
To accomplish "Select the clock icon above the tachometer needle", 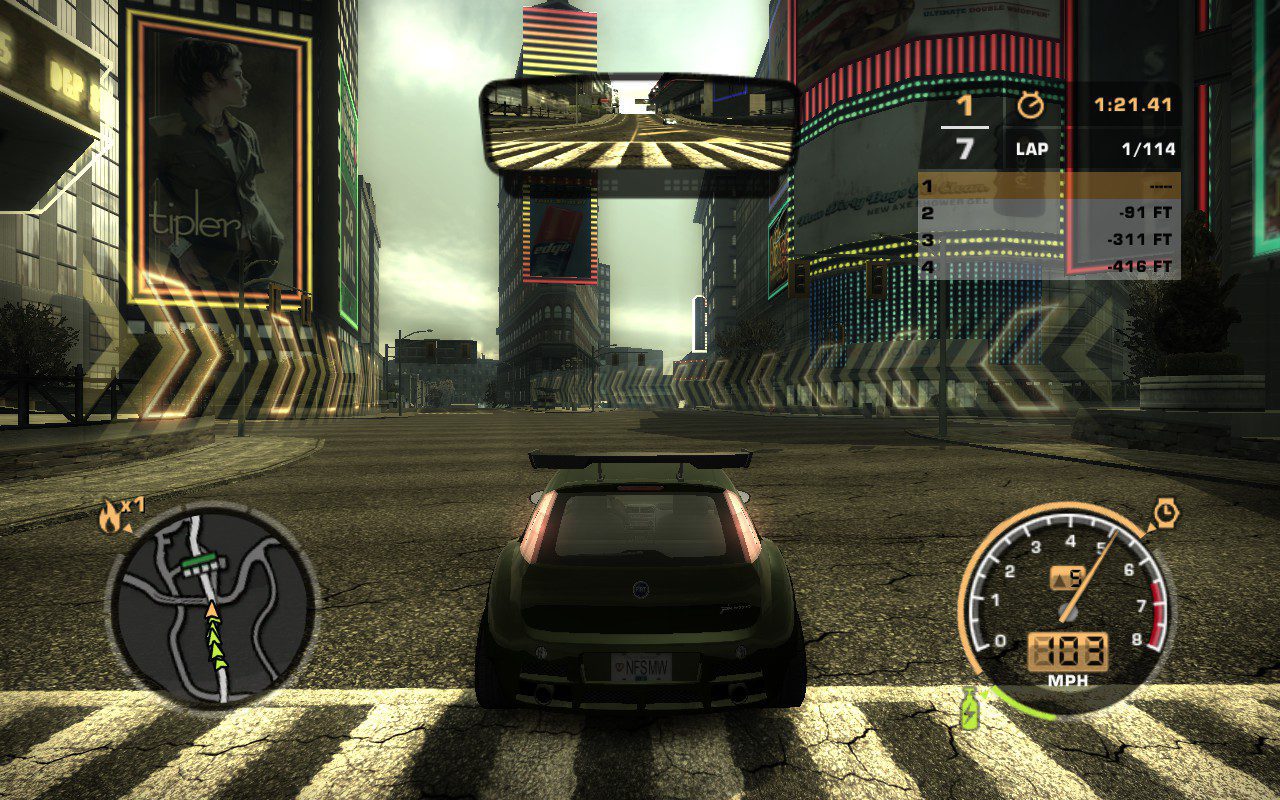I will tap(1167, 513).
